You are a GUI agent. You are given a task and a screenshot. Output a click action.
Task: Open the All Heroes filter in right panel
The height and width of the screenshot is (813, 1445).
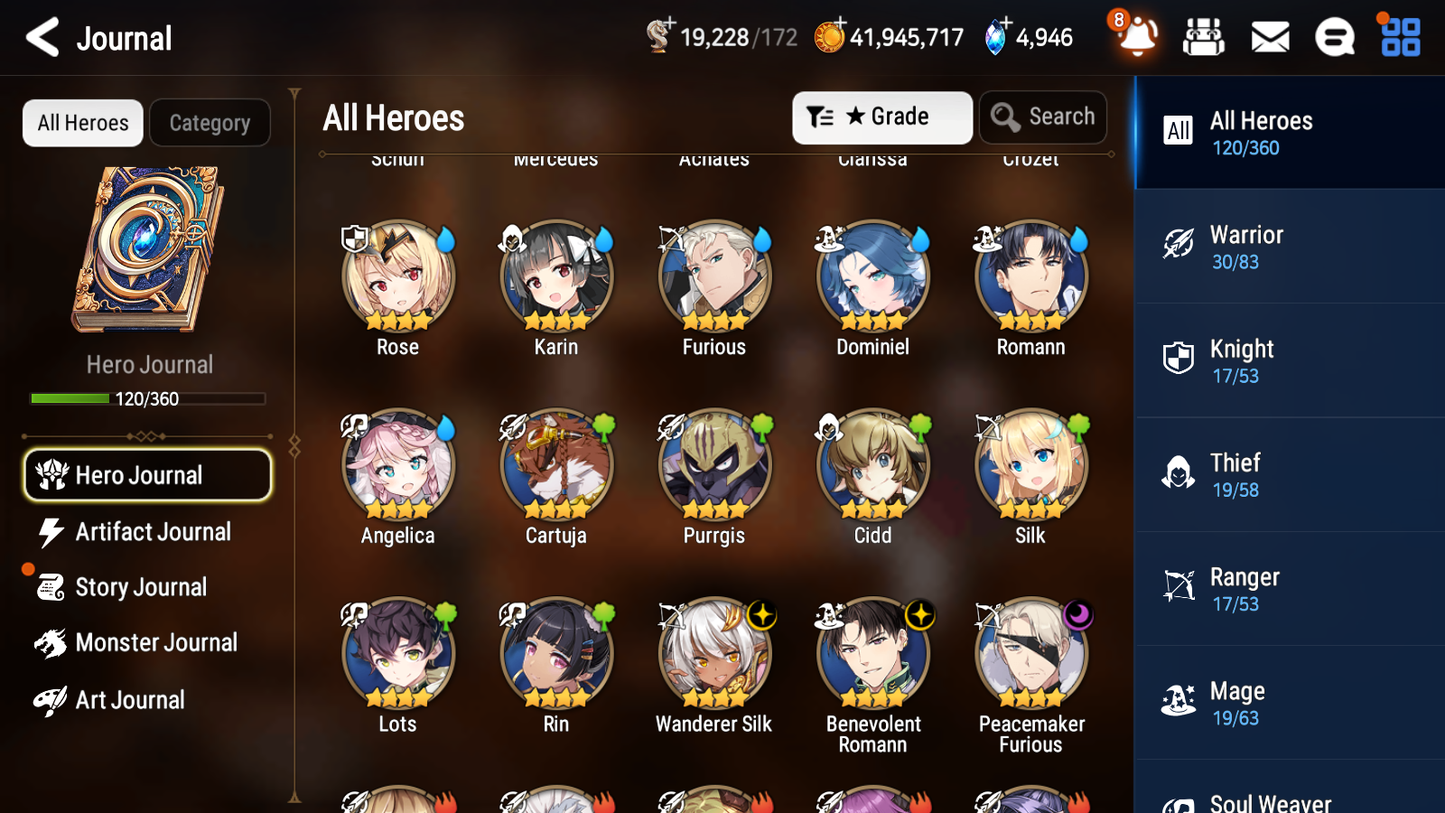1289,132
